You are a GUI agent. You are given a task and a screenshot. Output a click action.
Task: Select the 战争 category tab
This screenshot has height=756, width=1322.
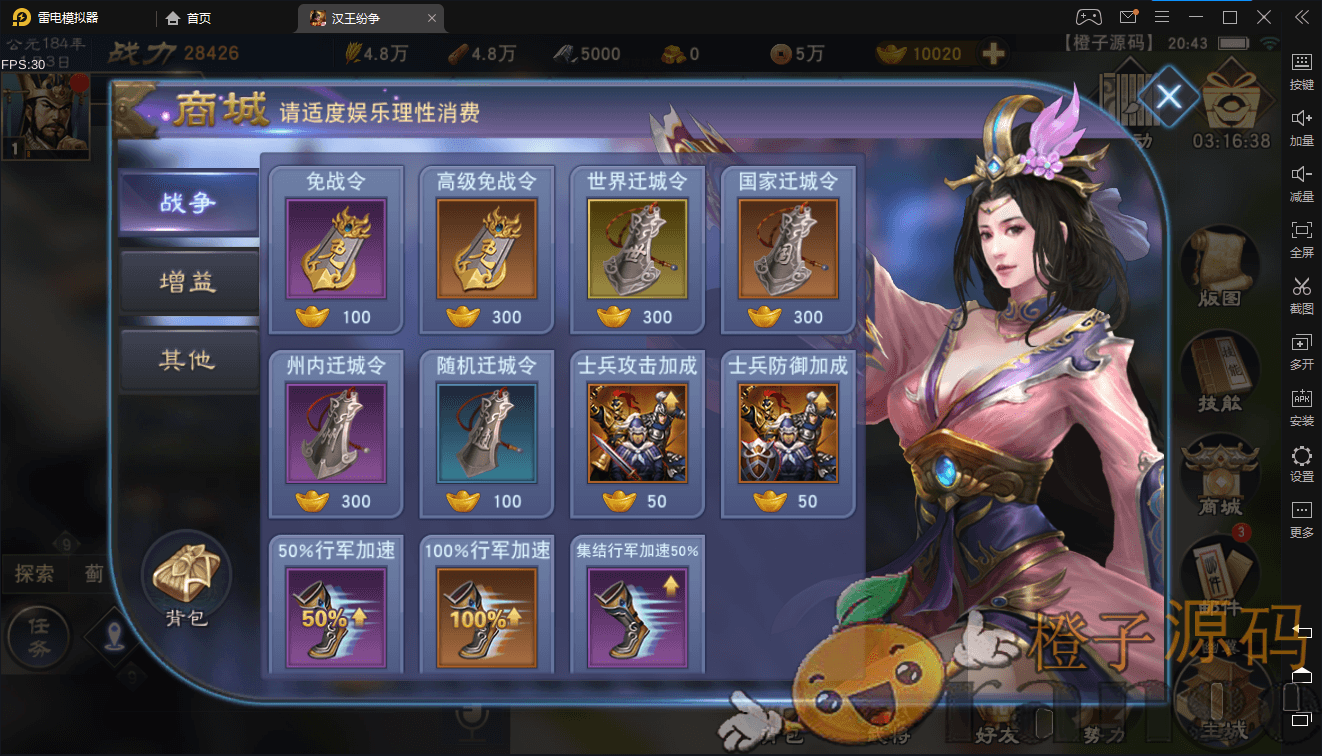click(188, 203)
